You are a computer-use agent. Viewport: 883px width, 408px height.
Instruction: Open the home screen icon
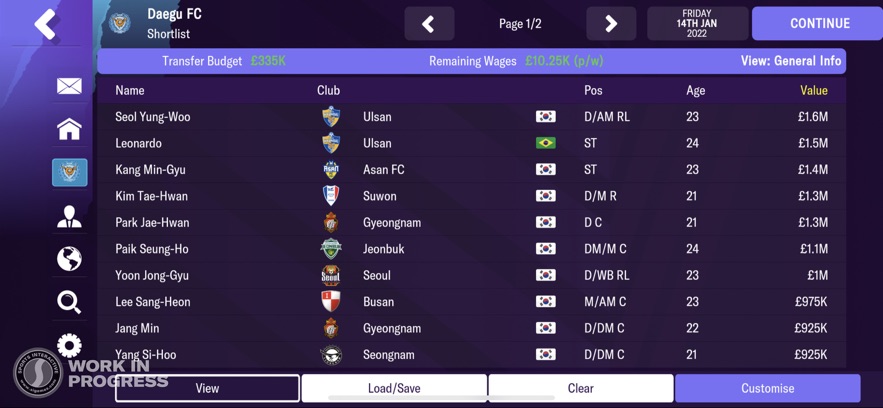click(69, 129)
